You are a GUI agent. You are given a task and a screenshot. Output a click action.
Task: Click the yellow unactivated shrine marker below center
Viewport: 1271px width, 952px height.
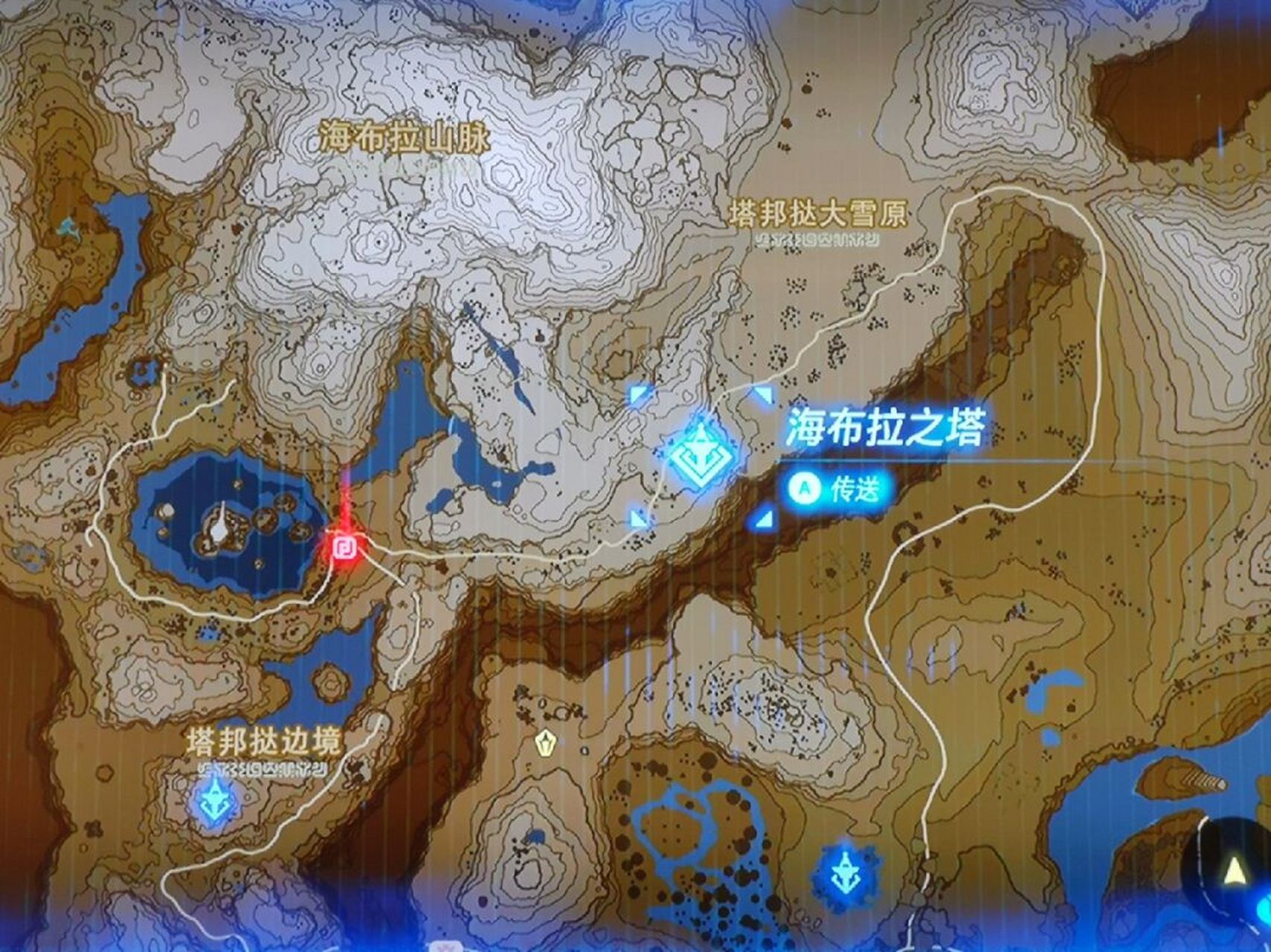click(547, 742)
